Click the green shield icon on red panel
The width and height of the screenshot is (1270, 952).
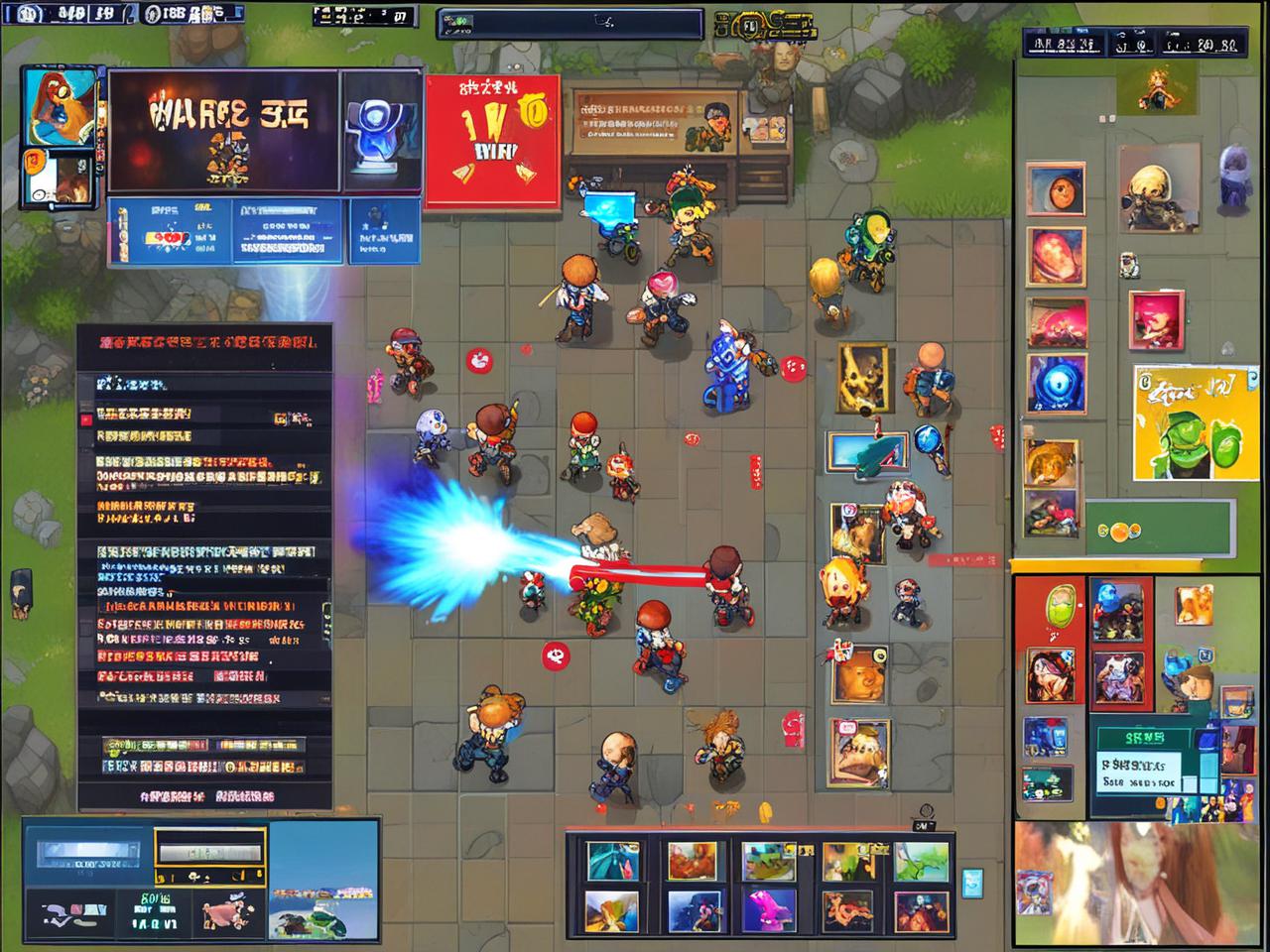coord(1060,604)
